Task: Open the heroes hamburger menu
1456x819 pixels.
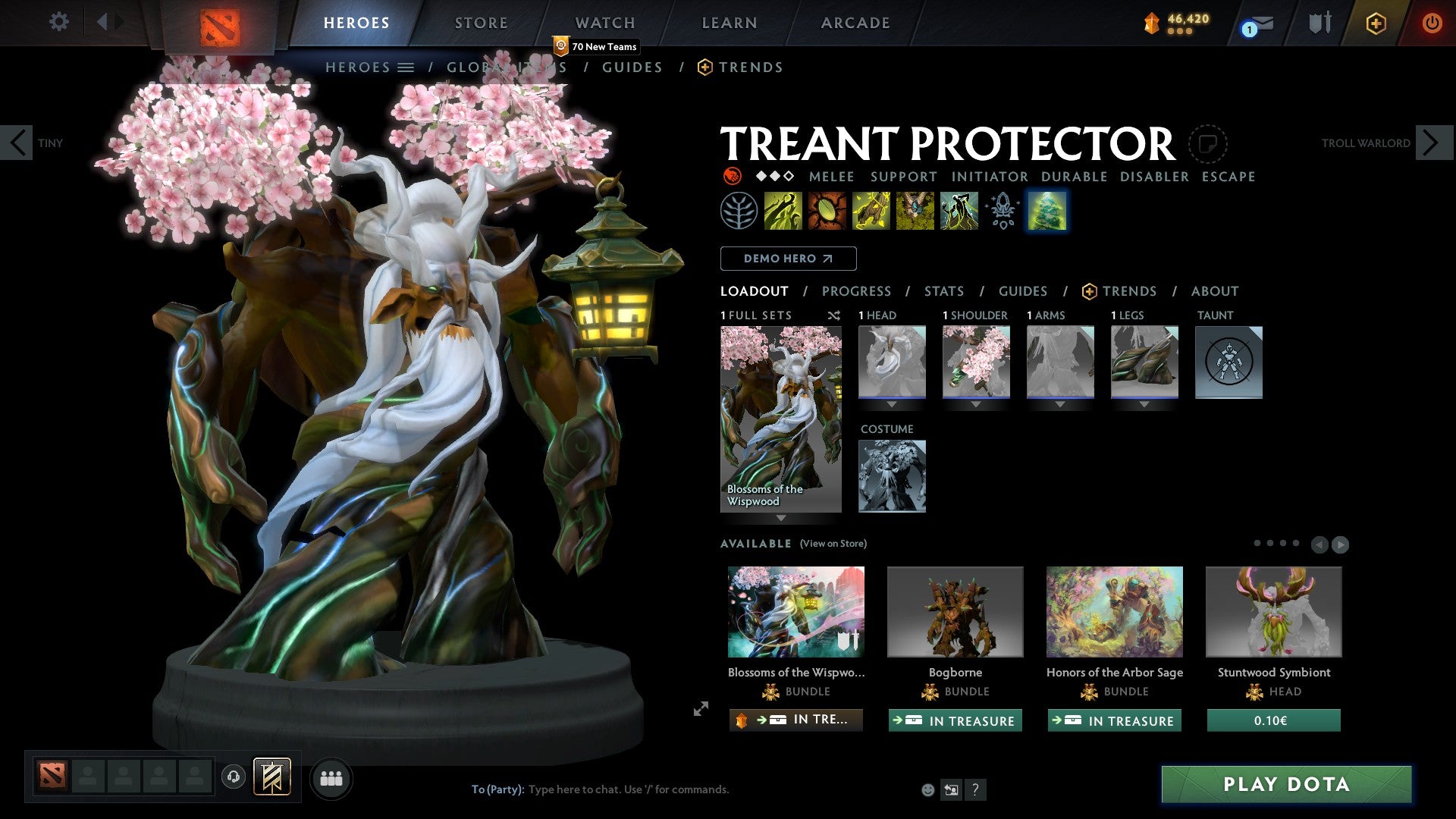Action: coord(407,67)
